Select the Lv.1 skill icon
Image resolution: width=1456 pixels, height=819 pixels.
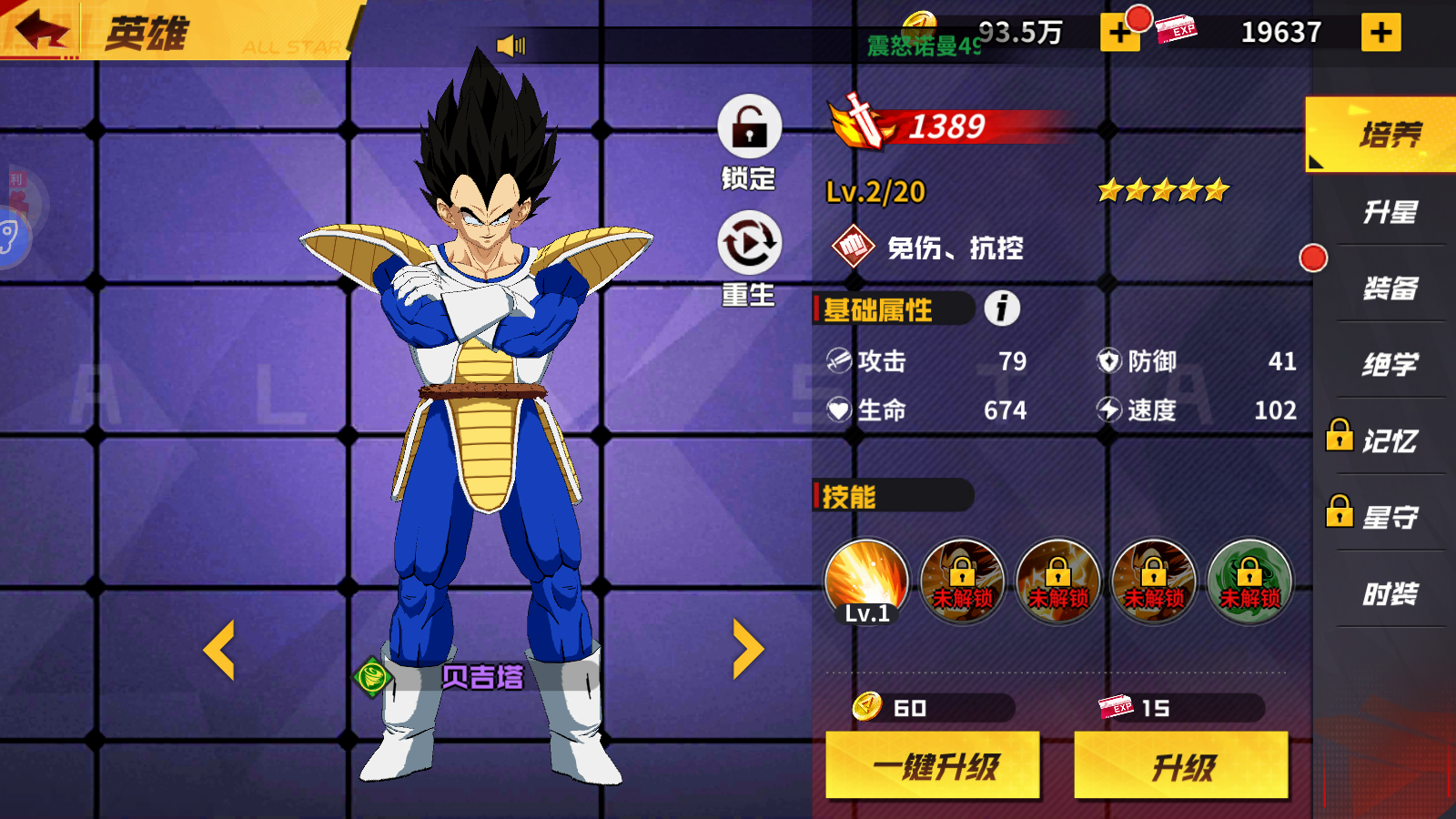864,582
